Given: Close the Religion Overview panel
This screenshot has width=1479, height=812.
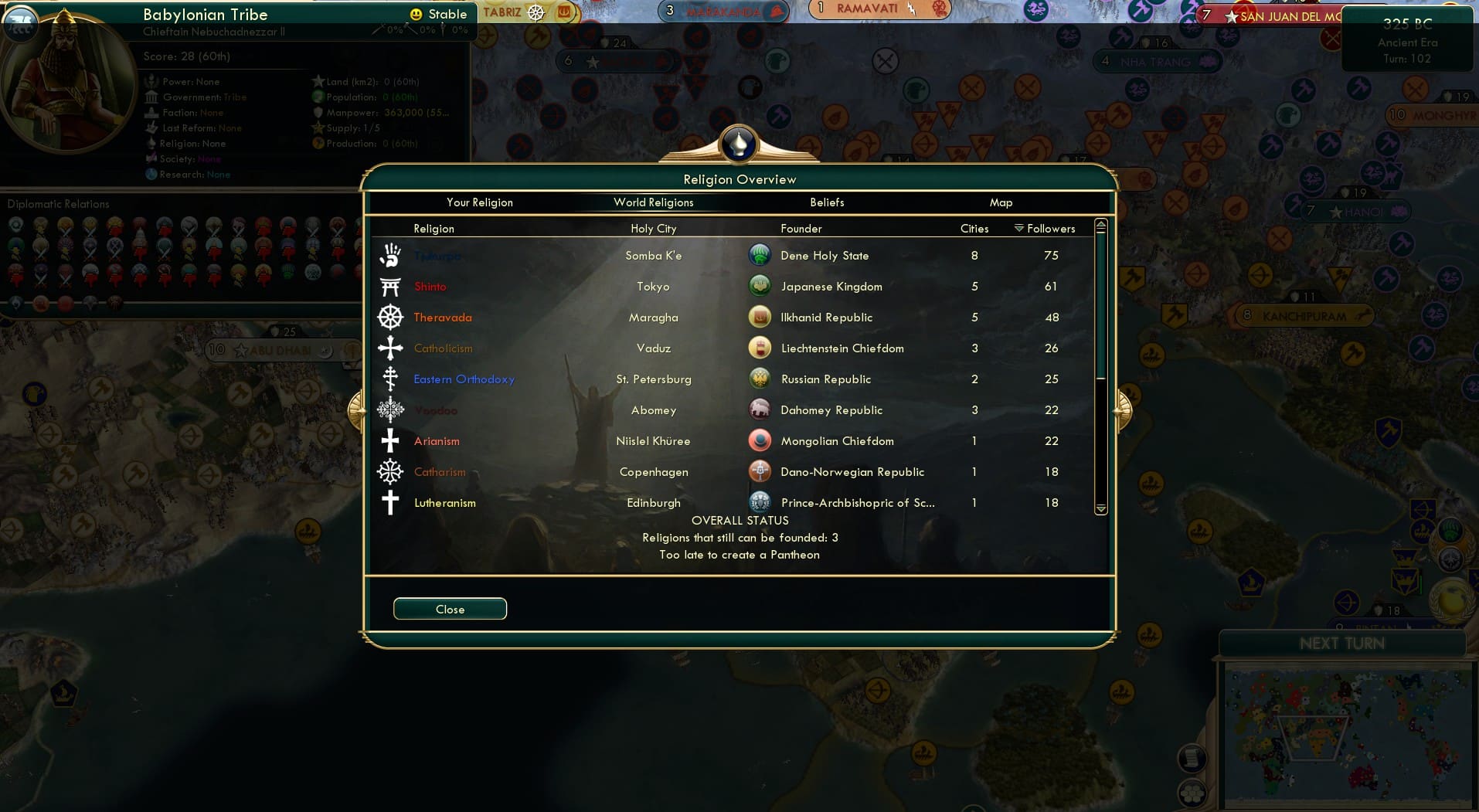Looking at the screenshot, I should (450, 609).
